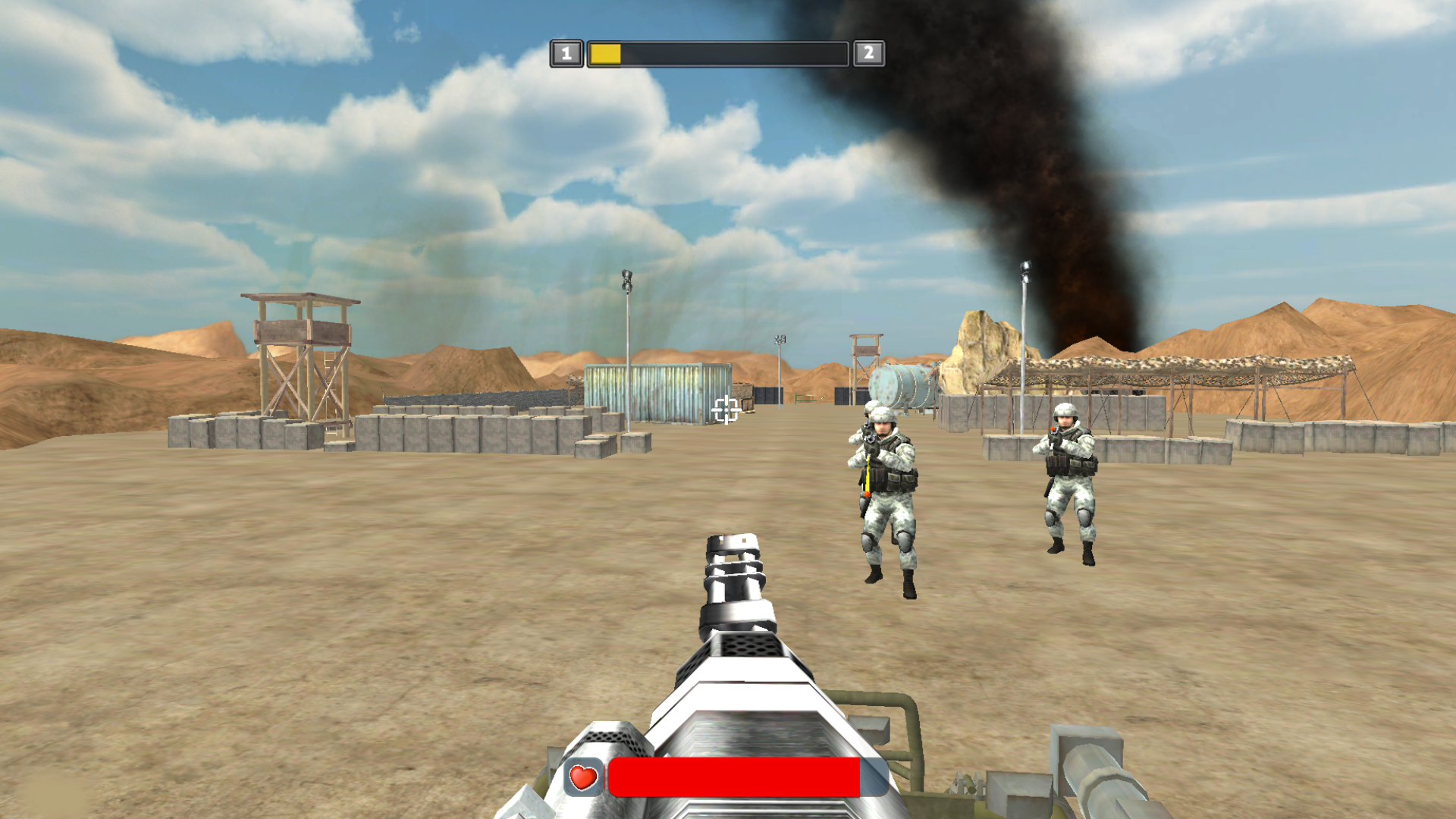
Task: Click the yellow weapon charge bar
Action: (x=604, y=54)
